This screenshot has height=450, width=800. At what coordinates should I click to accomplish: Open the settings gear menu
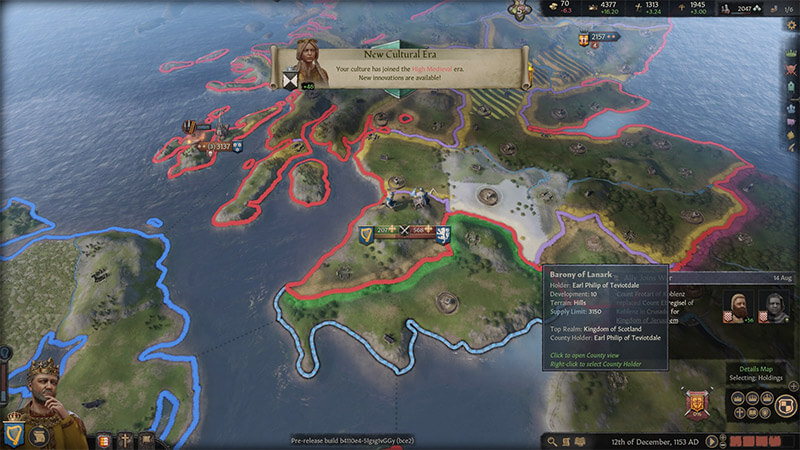click(792, 25)
